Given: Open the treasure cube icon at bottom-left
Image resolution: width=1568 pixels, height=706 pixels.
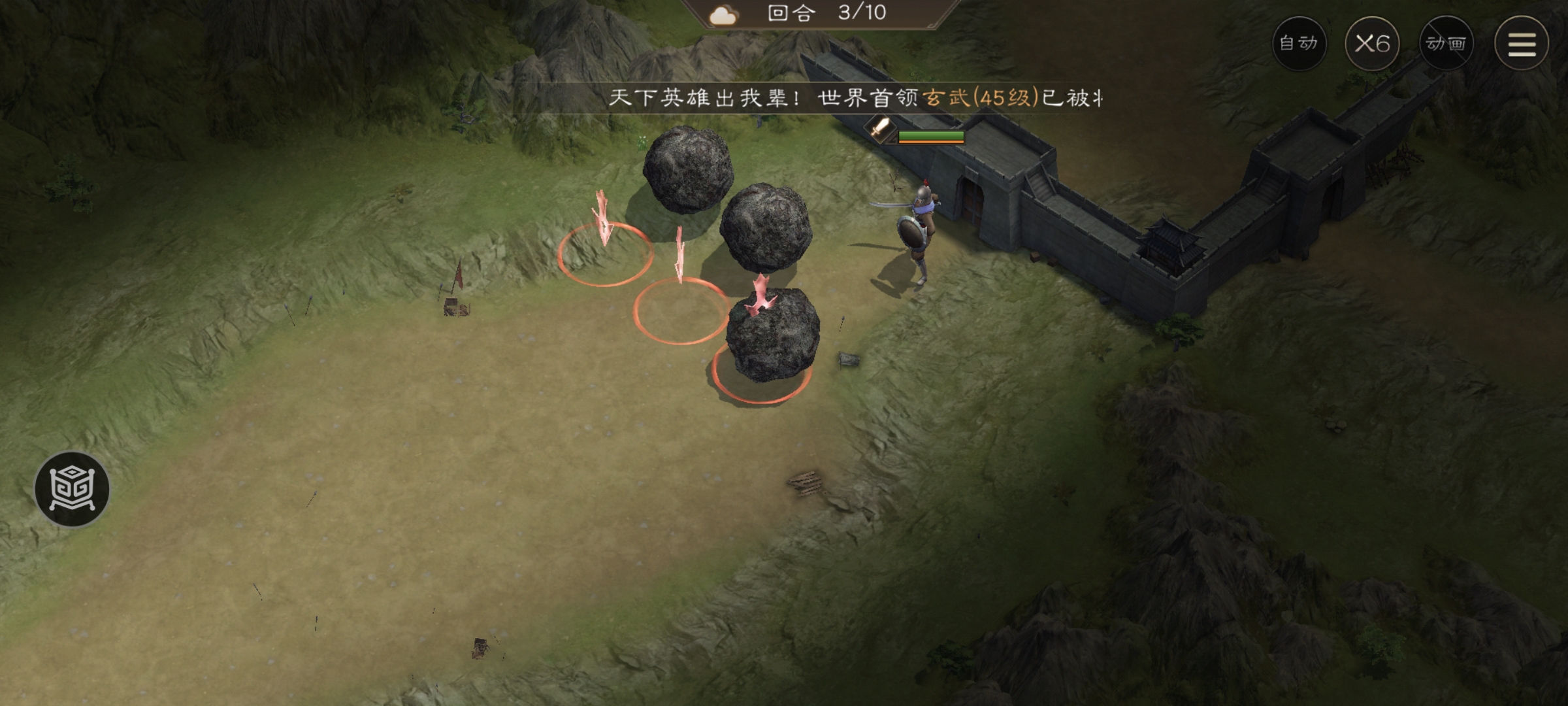Looking at the screenshot, I should (x=72, y=488).
